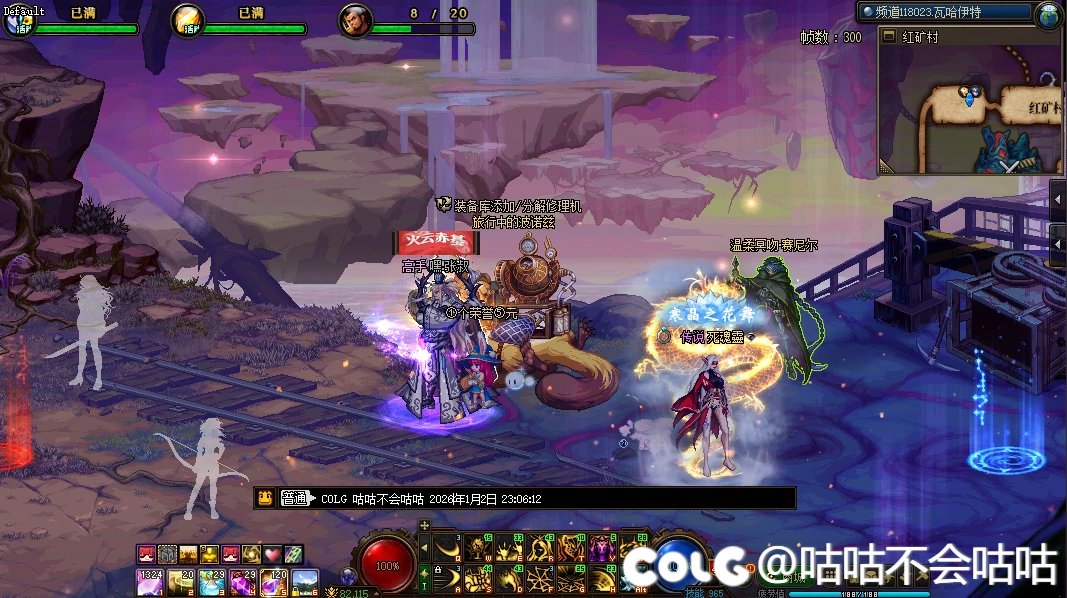Click the skill bar page arrow button

(x=424, y=546)
